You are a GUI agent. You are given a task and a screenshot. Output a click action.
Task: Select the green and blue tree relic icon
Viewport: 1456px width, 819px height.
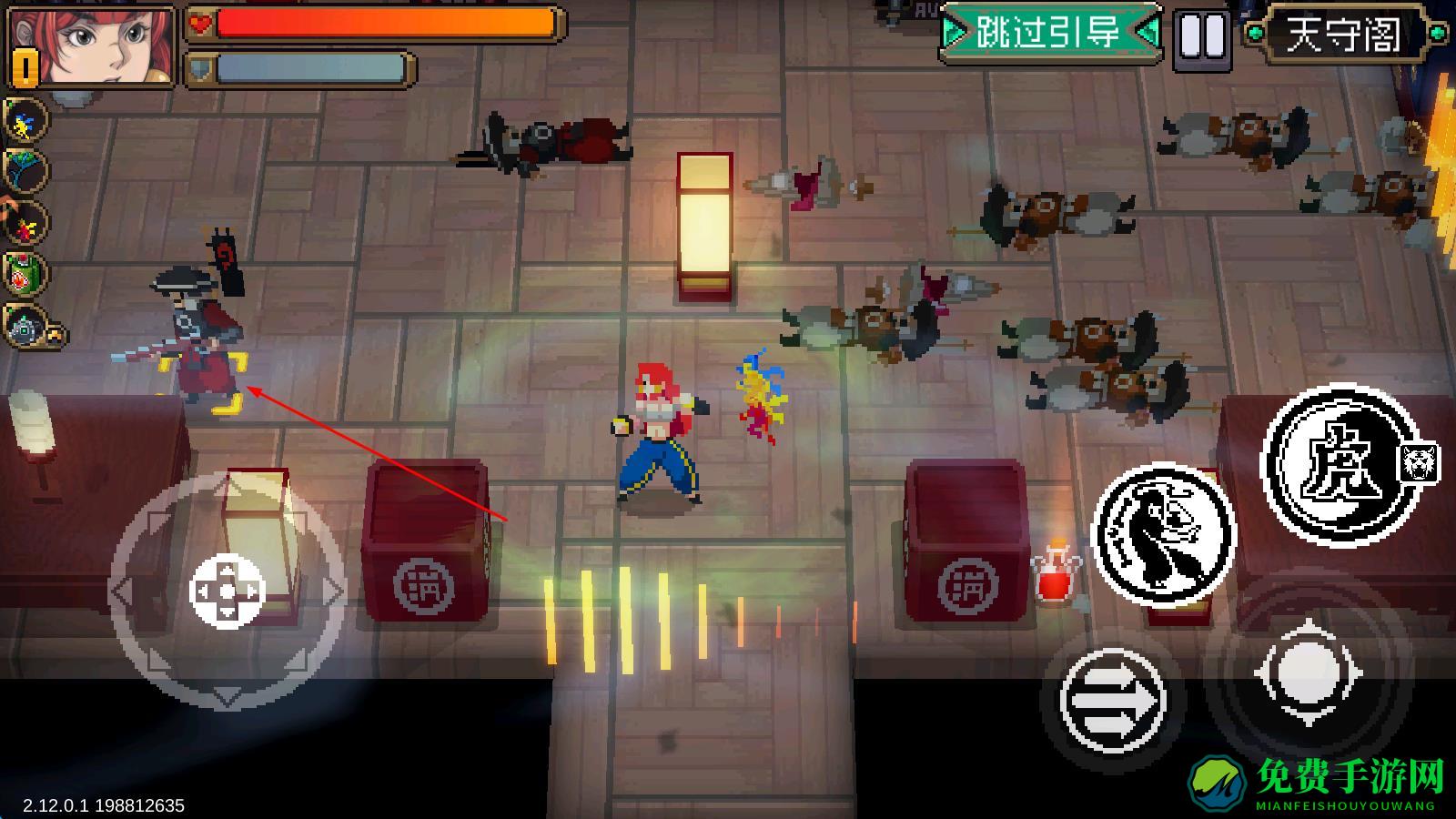(25, 171)
